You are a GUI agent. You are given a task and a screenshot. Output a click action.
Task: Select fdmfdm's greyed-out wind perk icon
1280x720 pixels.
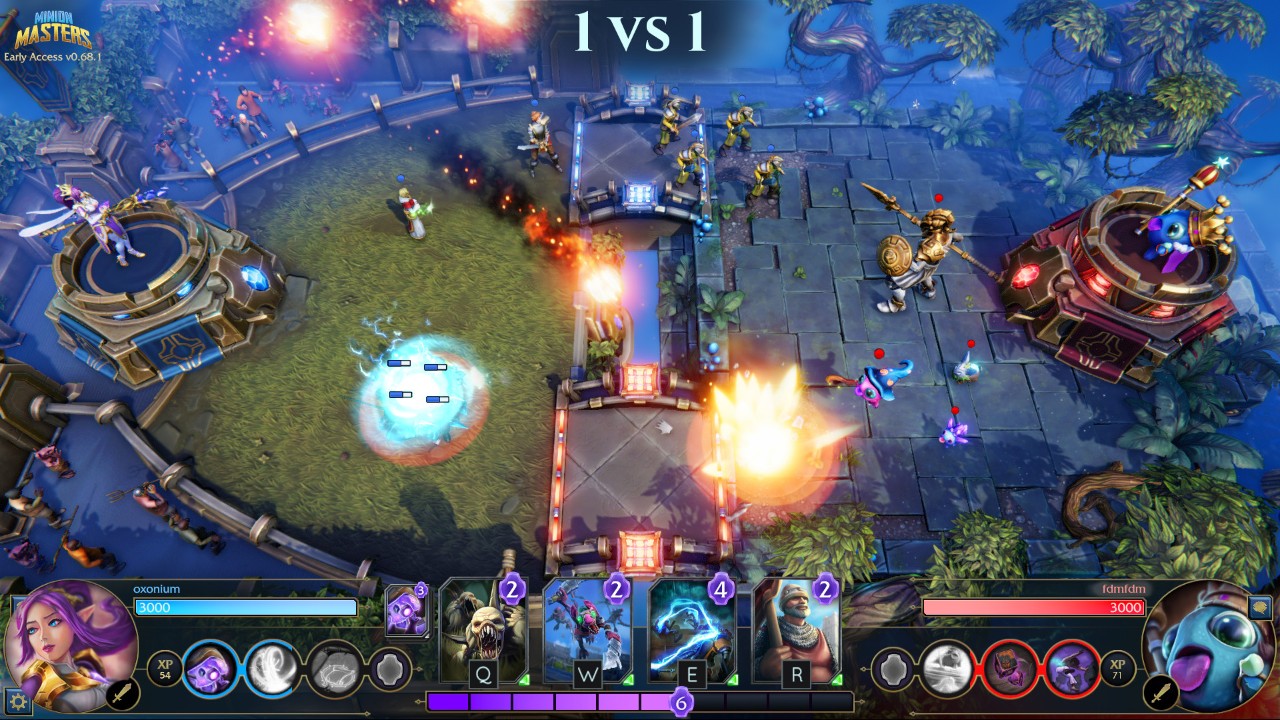[x=945, y=667]
